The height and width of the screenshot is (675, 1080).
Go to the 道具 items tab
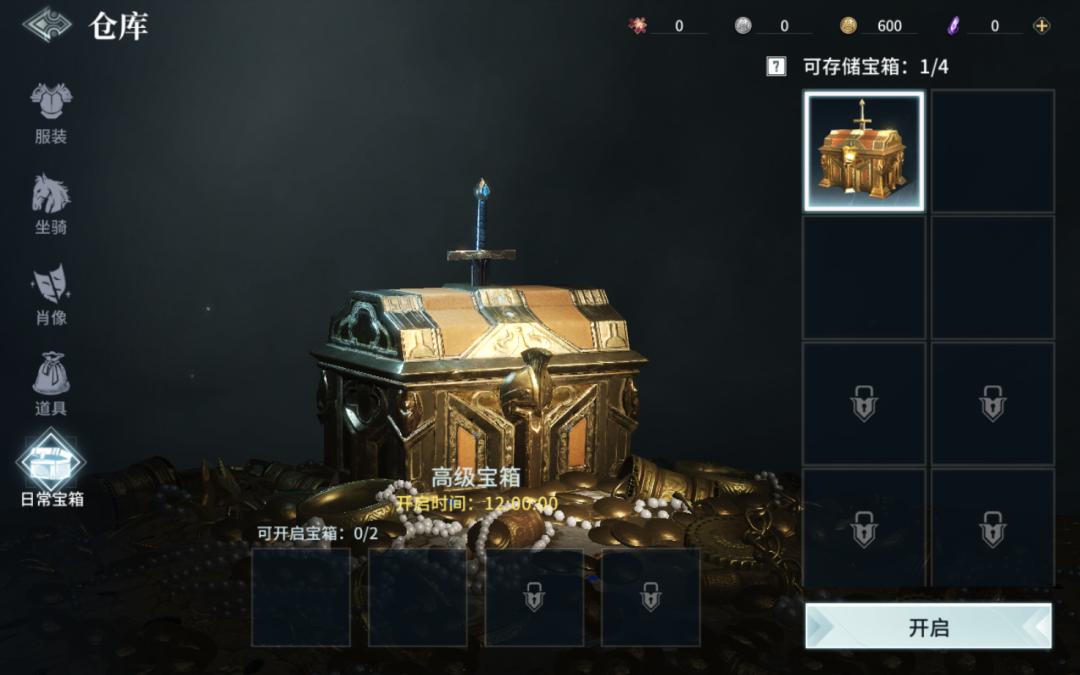pos(51,385)
